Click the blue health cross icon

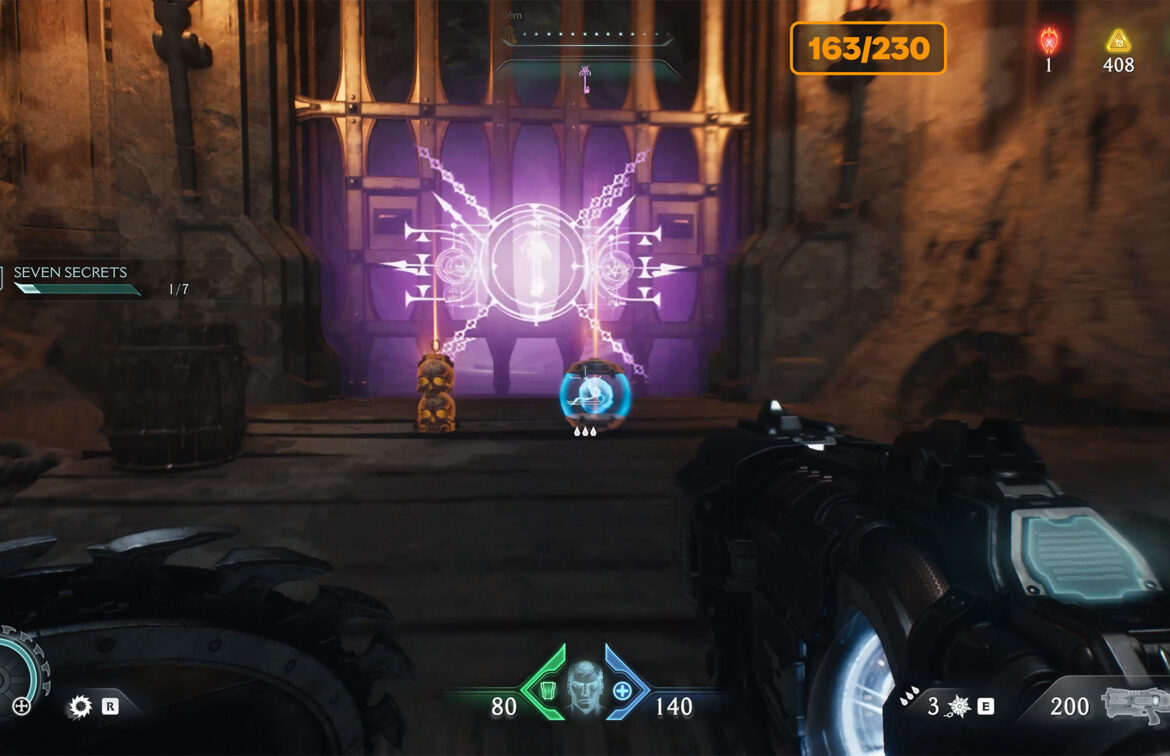coord(621,690)
